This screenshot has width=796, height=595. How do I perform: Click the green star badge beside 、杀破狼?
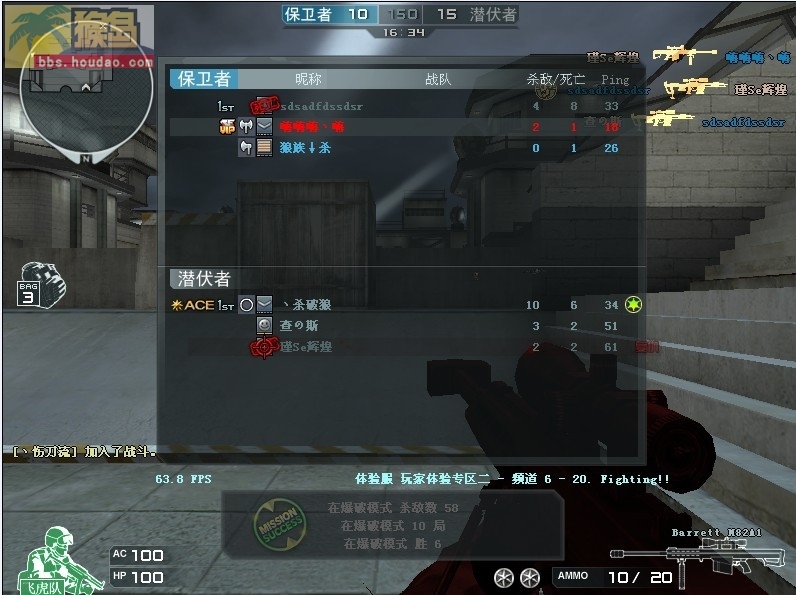(x=632, y=304)
